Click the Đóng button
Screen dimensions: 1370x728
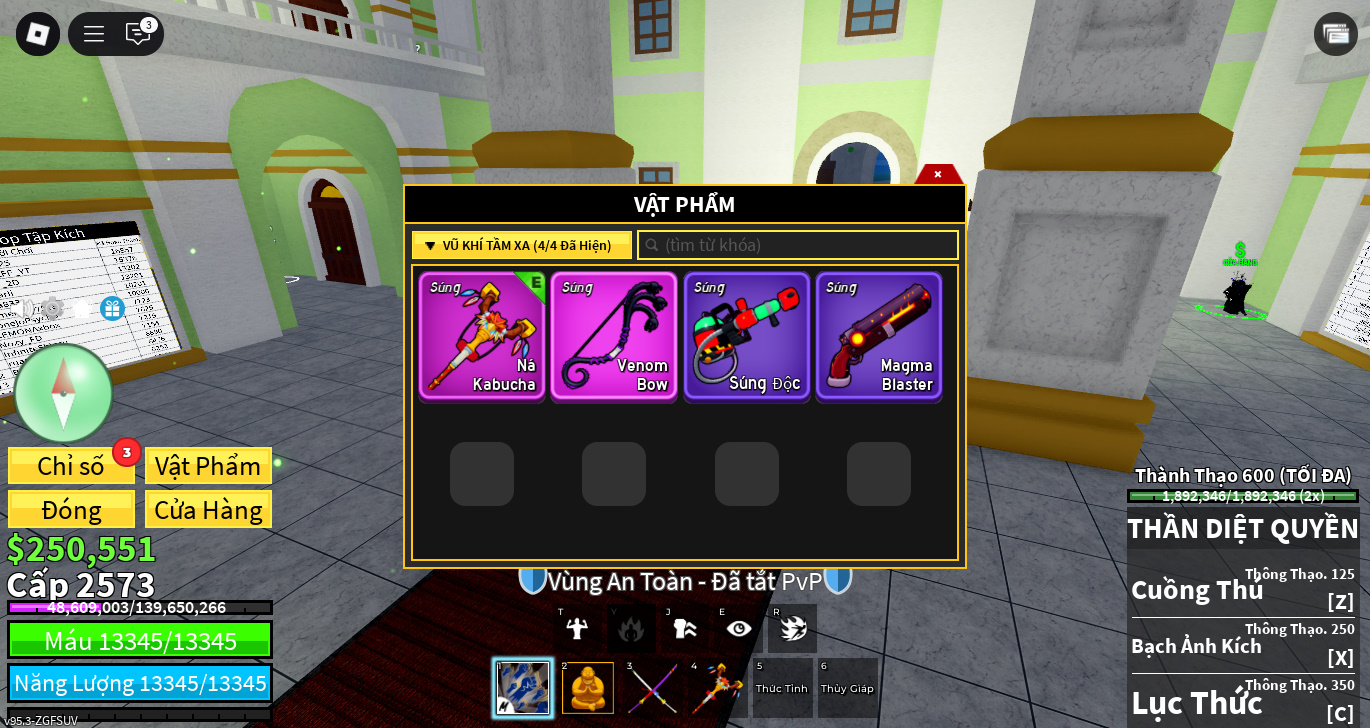click(71, 510)
